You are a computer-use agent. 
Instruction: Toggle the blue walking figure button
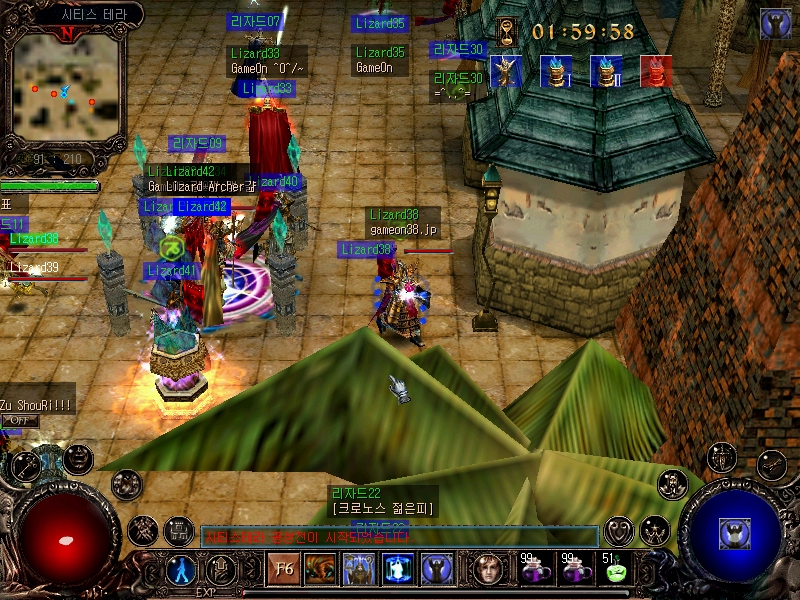pos(182,569)
